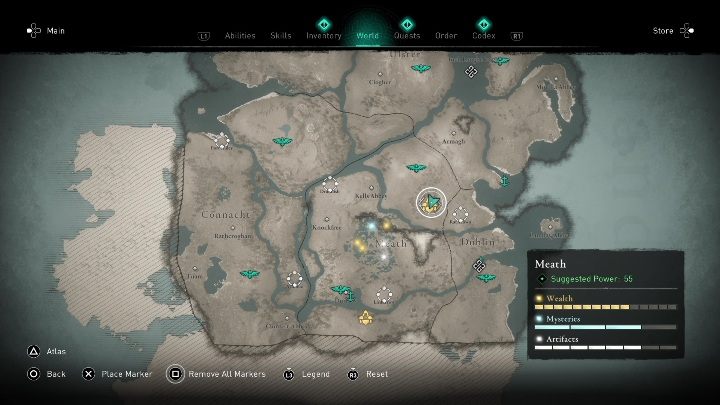The width and height of the screenshot is (720, 405).
Task: Switch to the Abilities tab
Action: tap(240, 35)
